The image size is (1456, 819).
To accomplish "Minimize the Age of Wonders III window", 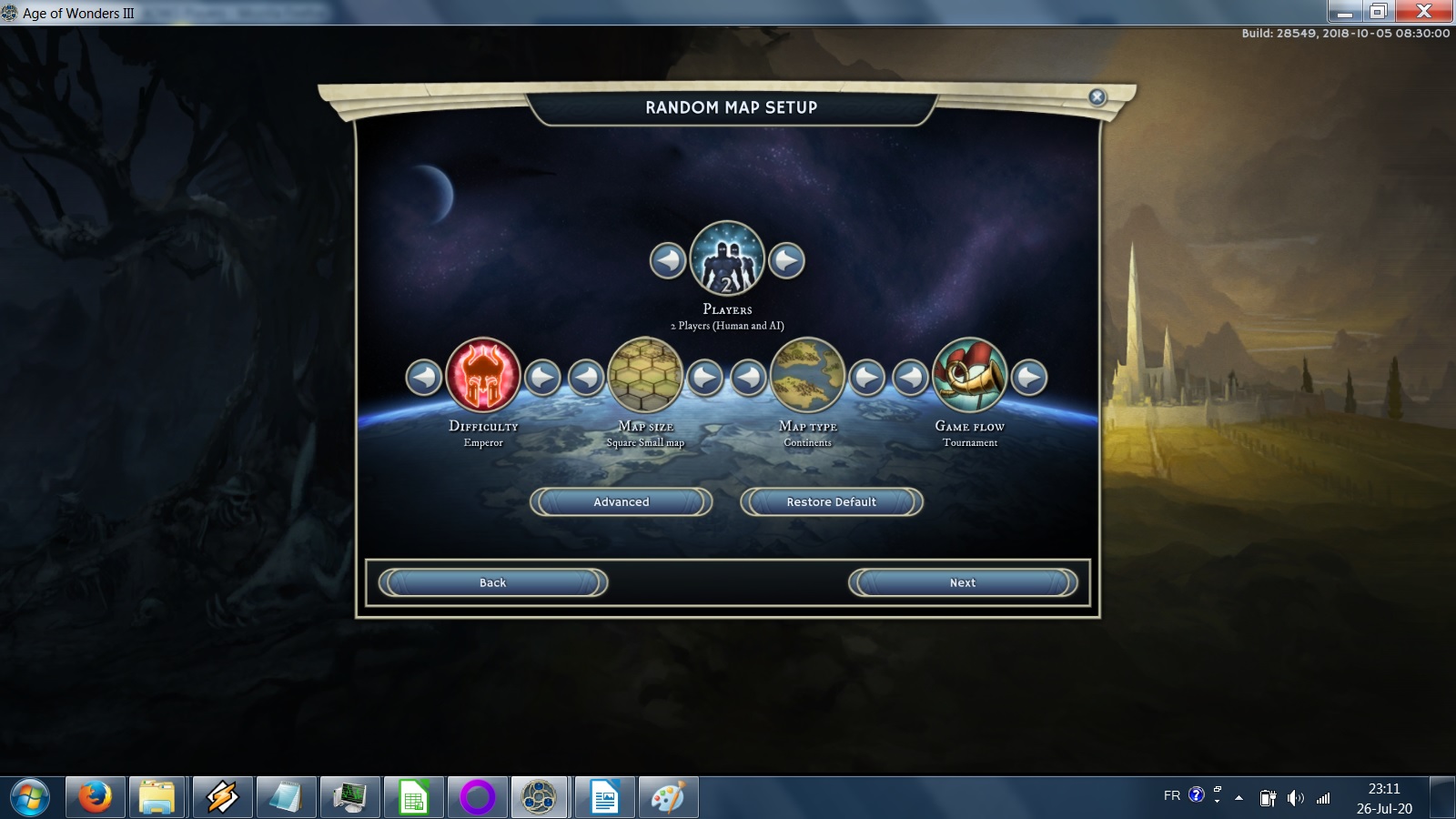I will point(1344,12).
